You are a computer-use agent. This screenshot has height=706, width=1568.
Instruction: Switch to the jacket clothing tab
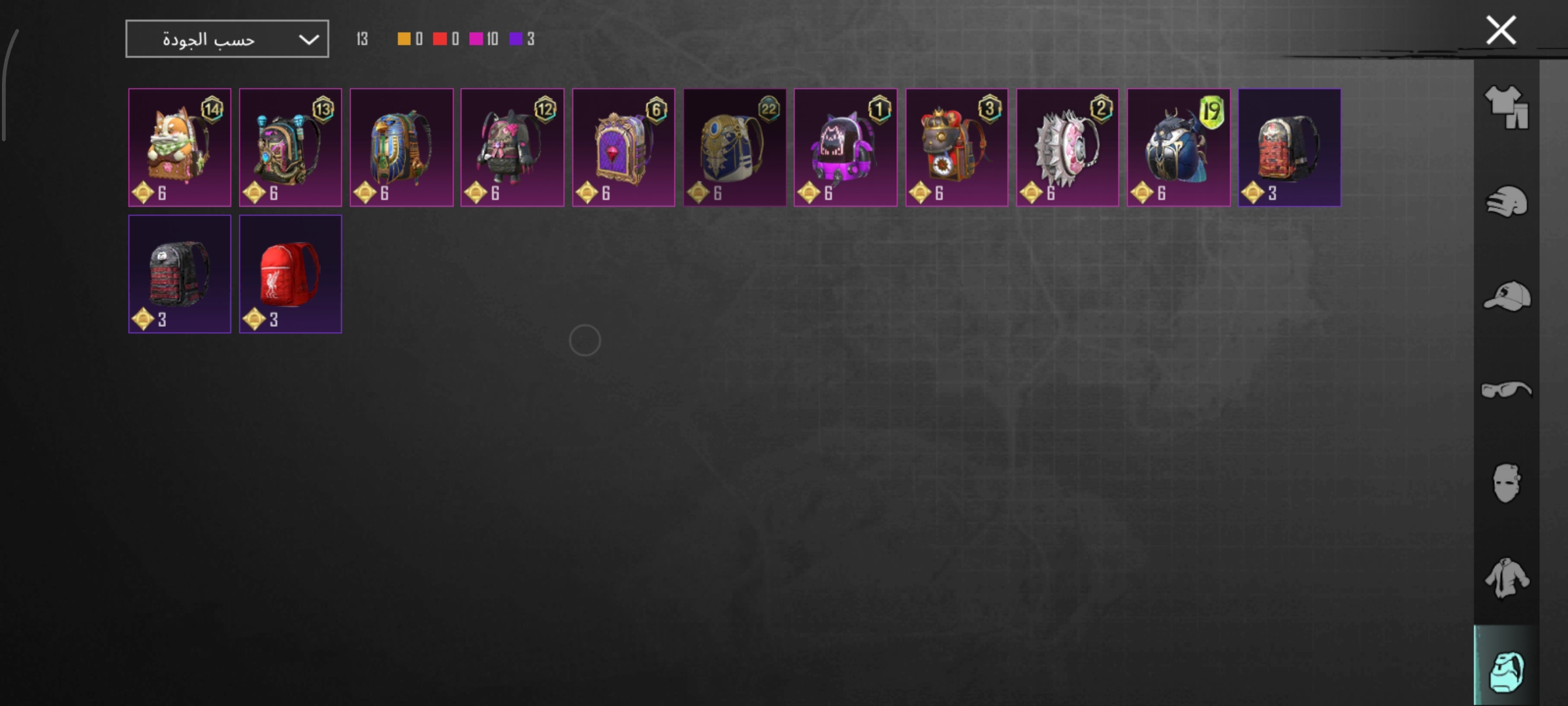pyautogui.click(x=1506, y=578)
